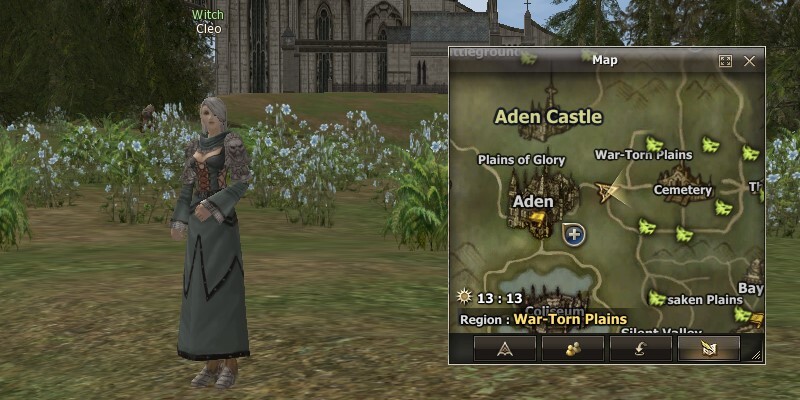Click the Aden Castle map label
Screen dimensions: 800x400
click(548, 117)
